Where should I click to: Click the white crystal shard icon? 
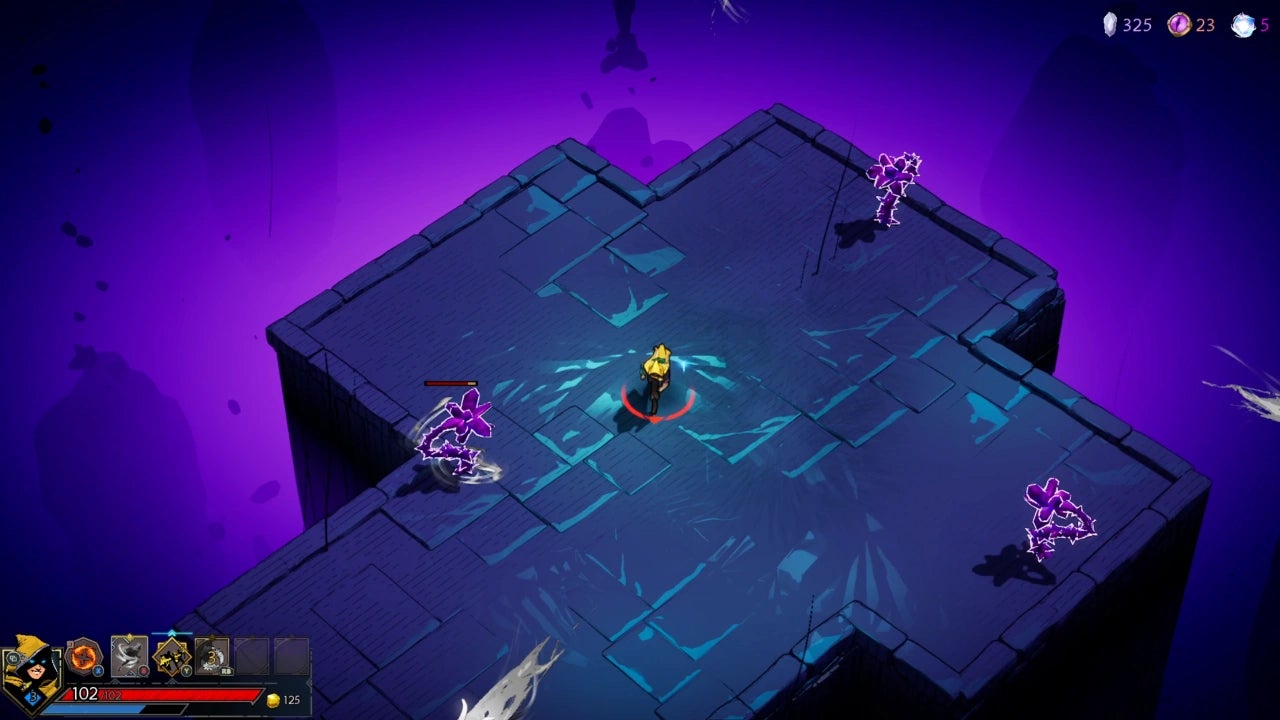click(1109, 25)
